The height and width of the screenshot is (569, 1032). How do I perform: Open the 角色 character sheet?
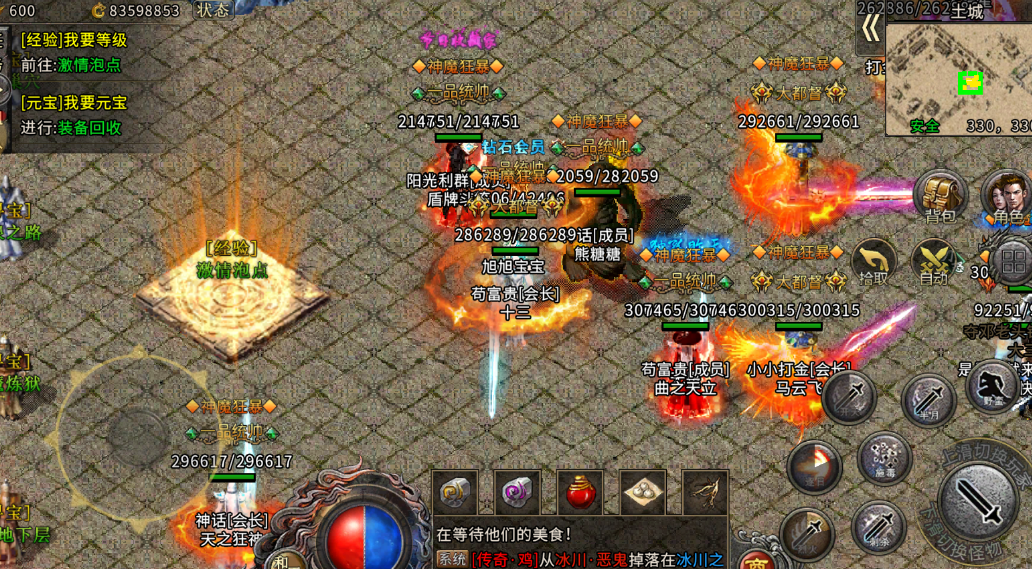(x=1006, y=195)
